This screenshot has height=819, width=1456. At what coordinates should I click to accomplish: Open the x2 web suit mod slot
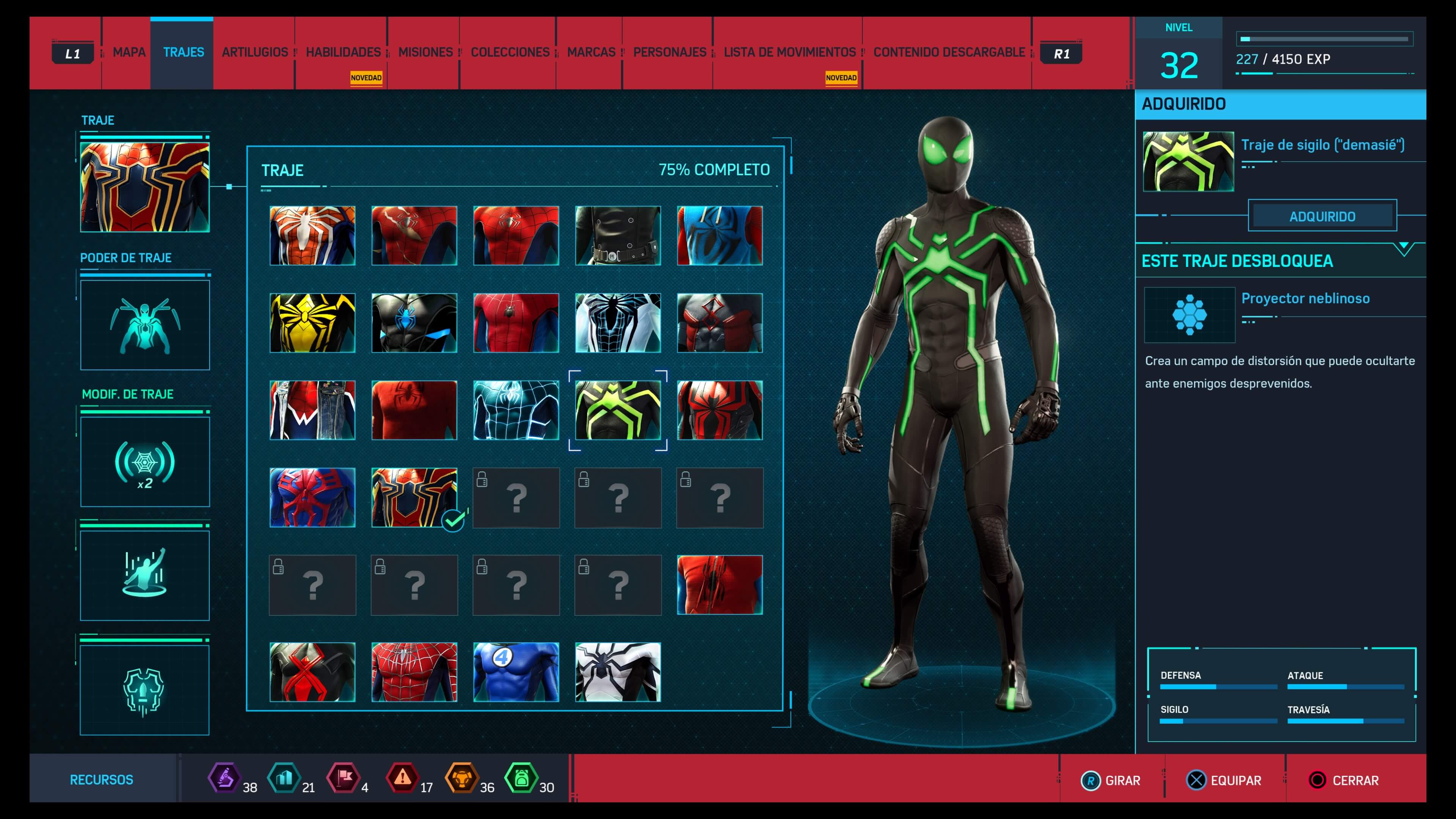tap(145, 462)
